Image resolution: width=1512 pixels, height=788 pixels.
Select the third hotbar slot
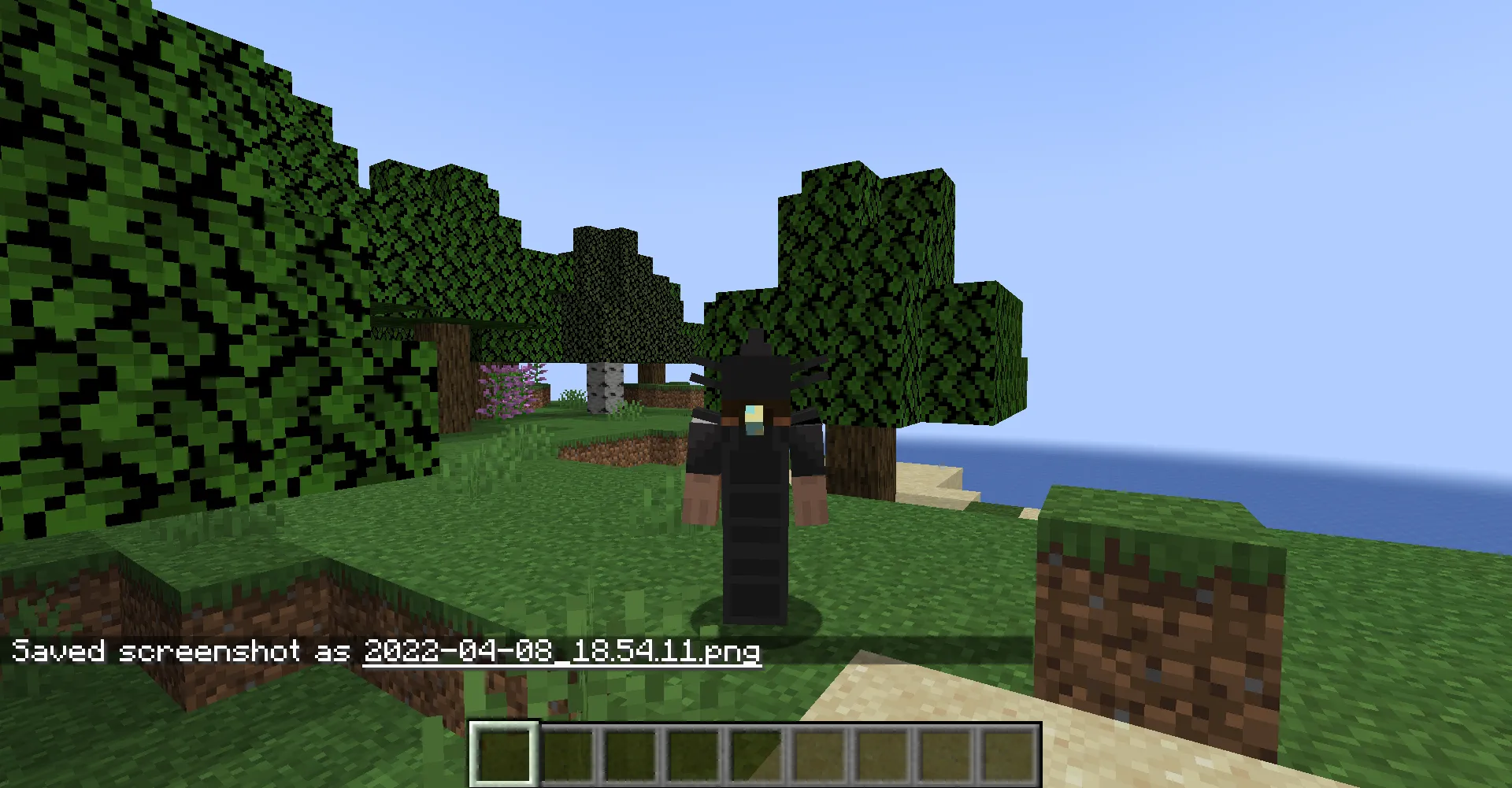click(631, 753)
